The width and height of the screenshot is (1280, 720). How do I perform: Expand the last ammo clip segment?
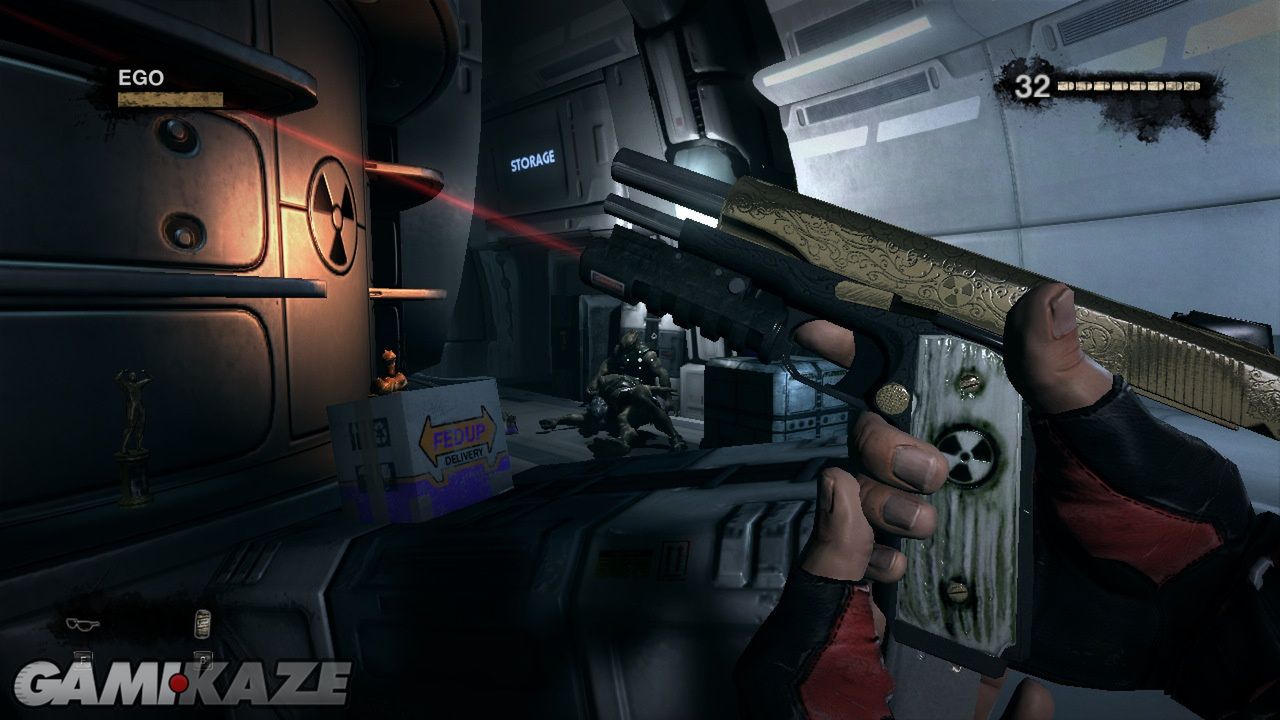pos(1192,86)
